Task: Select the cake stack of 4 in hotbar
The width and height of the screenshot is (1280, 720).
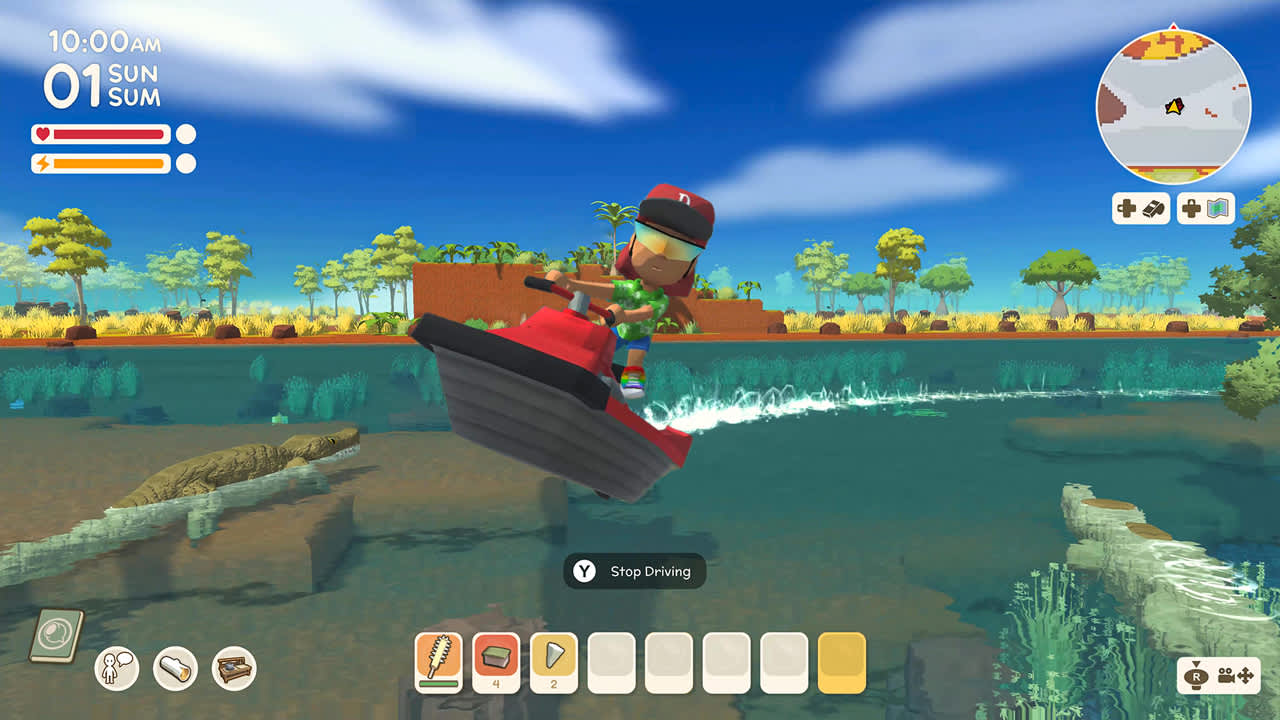Action: click(x=496, y=658)
